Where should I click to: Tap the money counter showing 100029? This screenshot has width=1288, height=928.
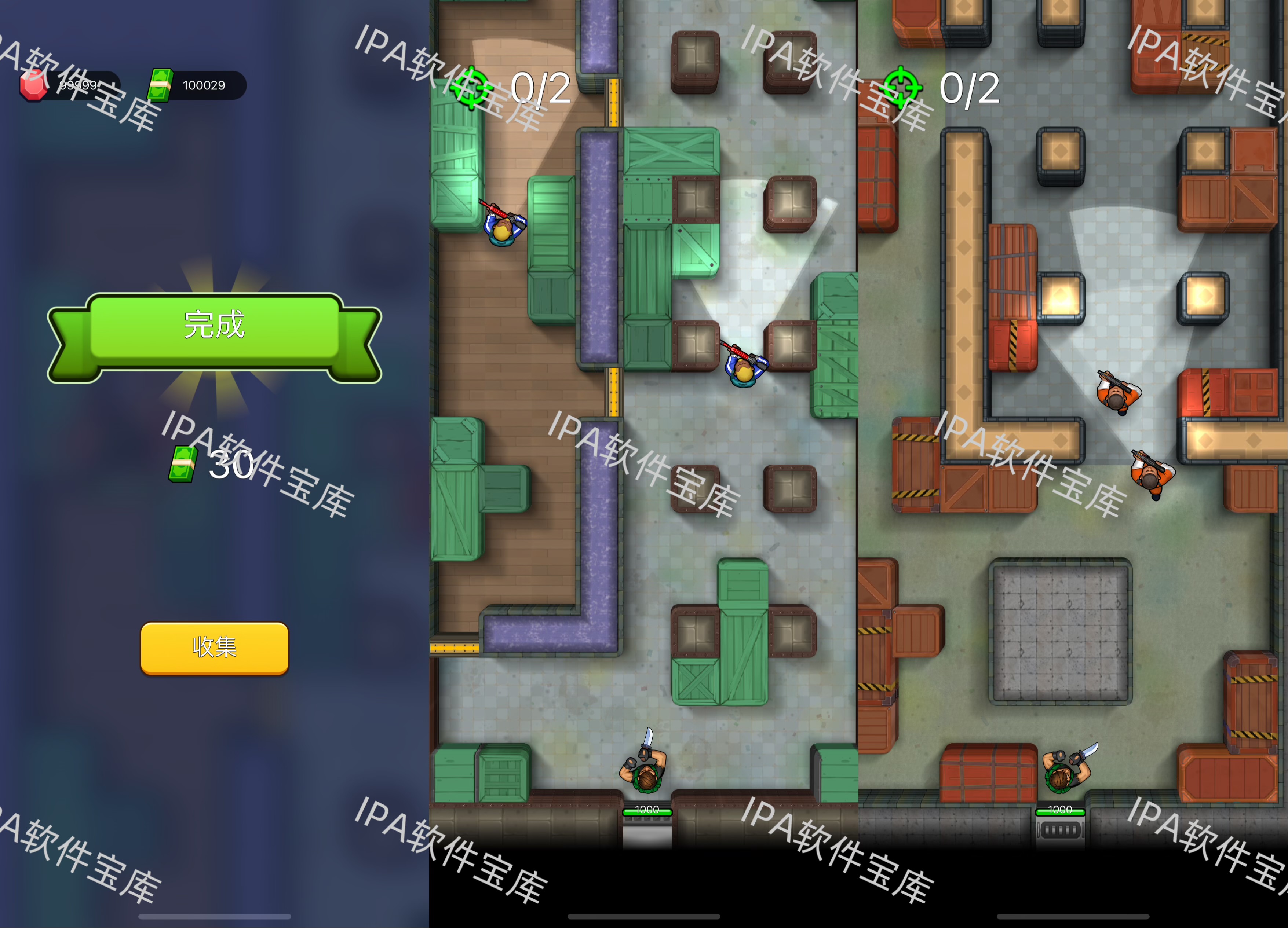pyautogui.click(x=204, y=85)
